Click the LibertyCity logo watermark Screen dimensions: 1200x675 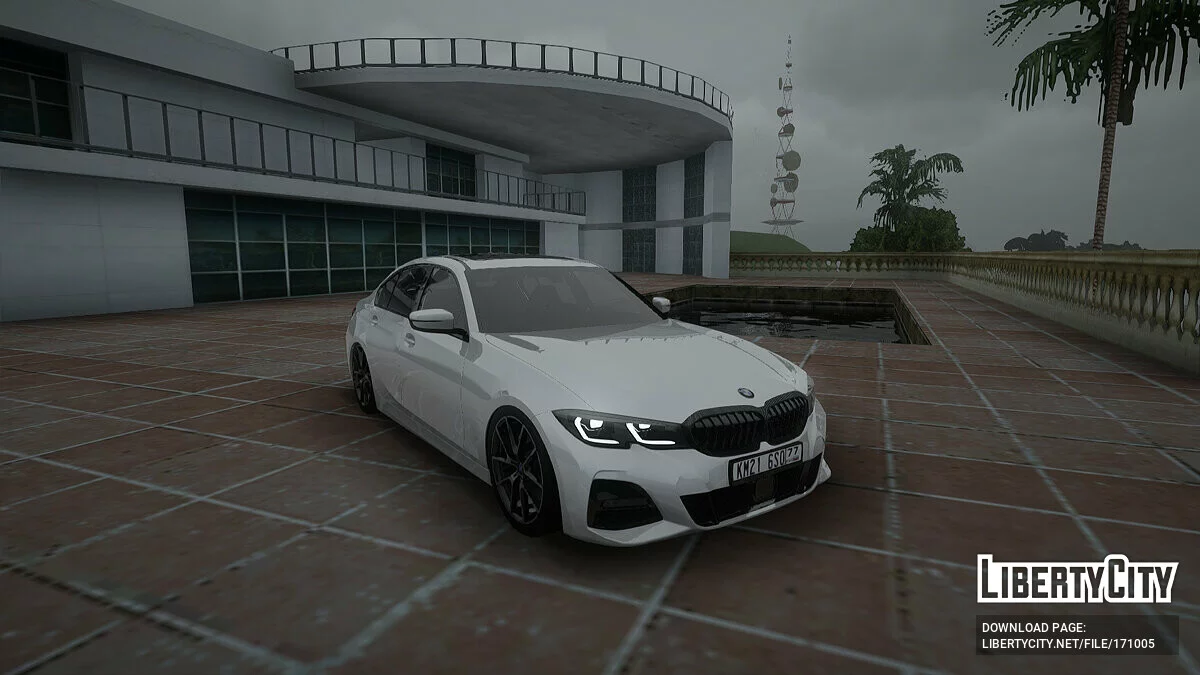click(1077, 580)
